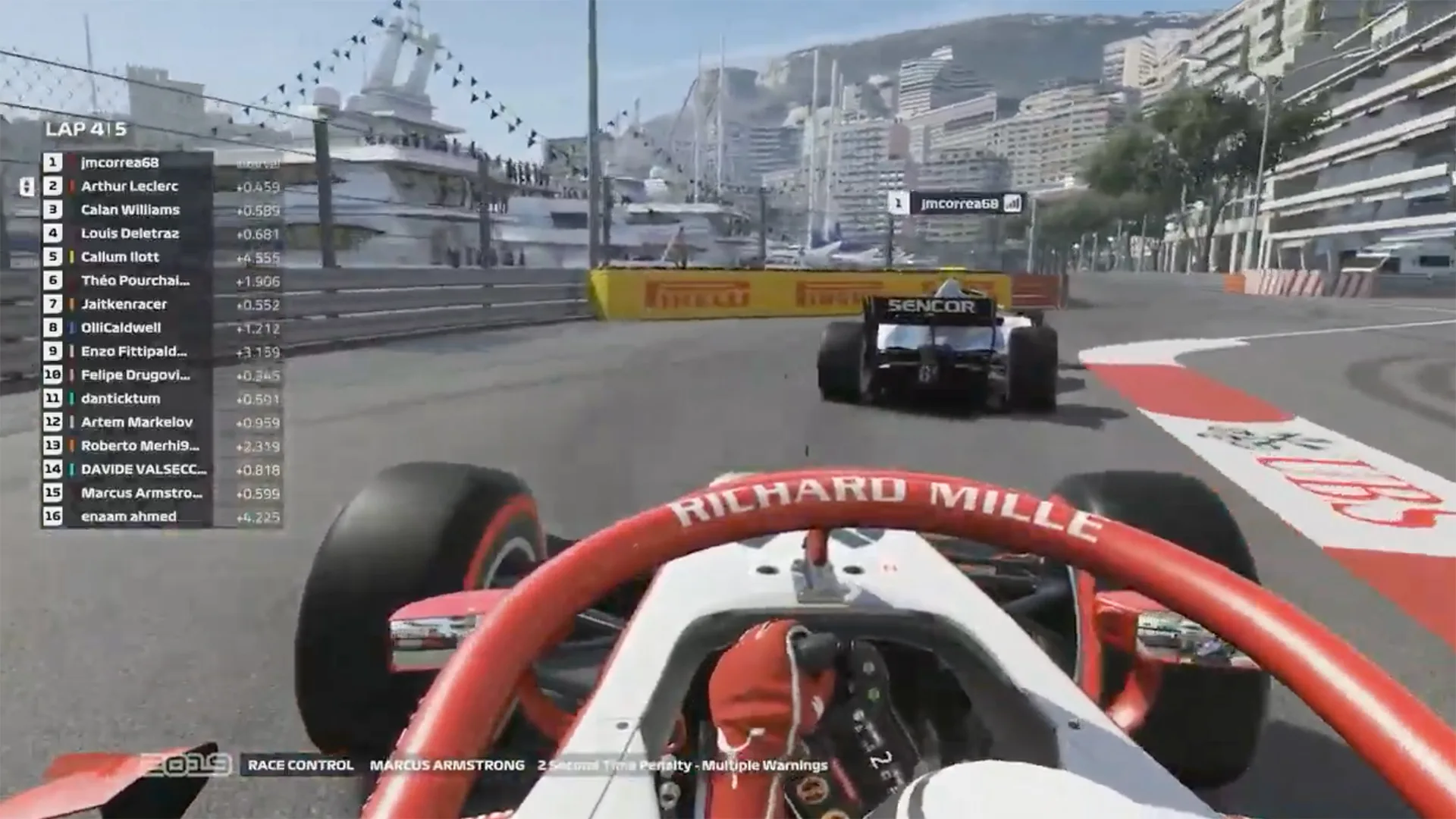Click the position 2 badge next to Arthur Leclerc
Screen dimensions: 1456x819
pos(51,186)
